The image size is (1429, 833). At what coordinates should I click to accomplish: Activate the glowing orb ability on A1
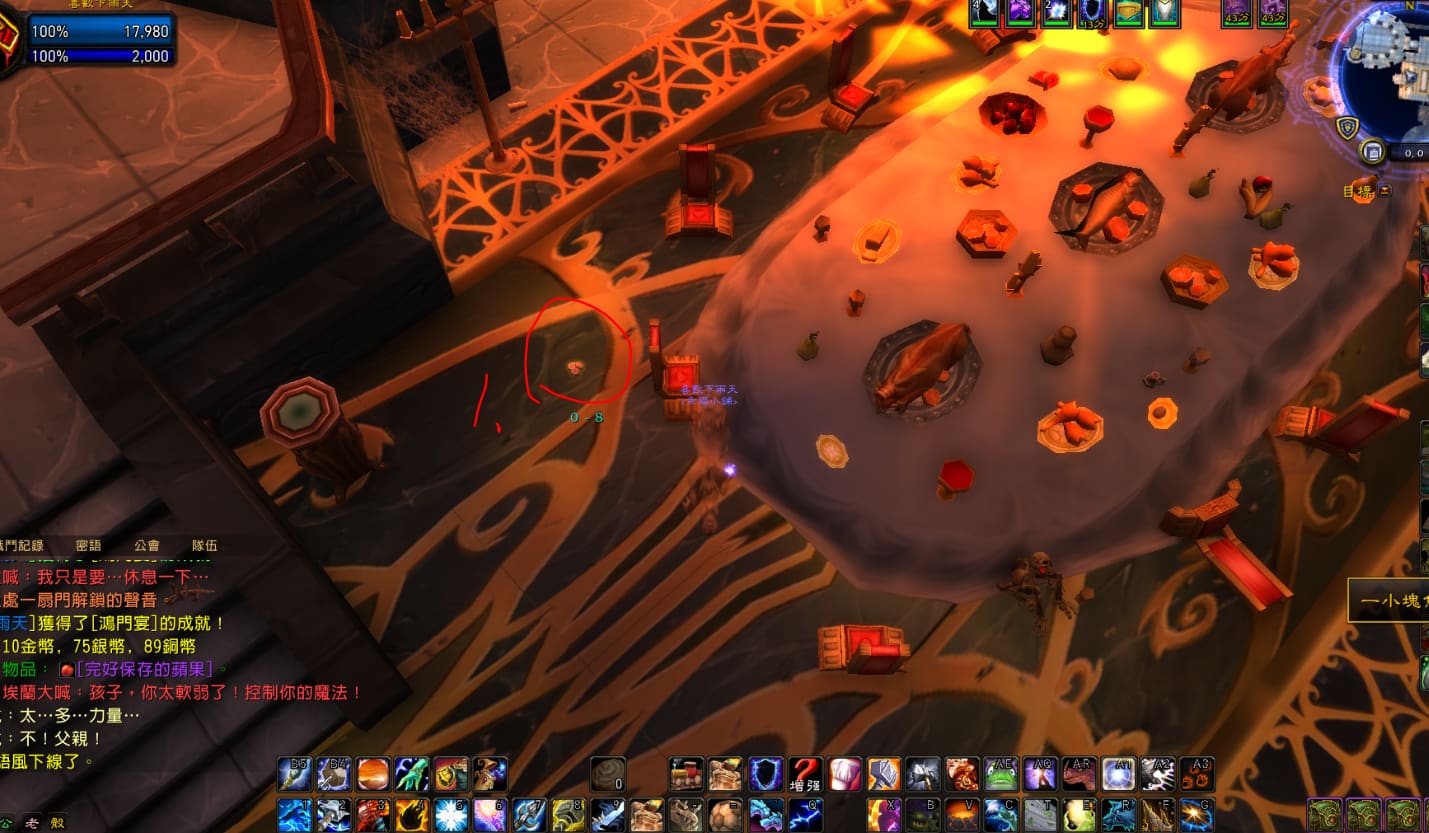tap(1118, 774)
